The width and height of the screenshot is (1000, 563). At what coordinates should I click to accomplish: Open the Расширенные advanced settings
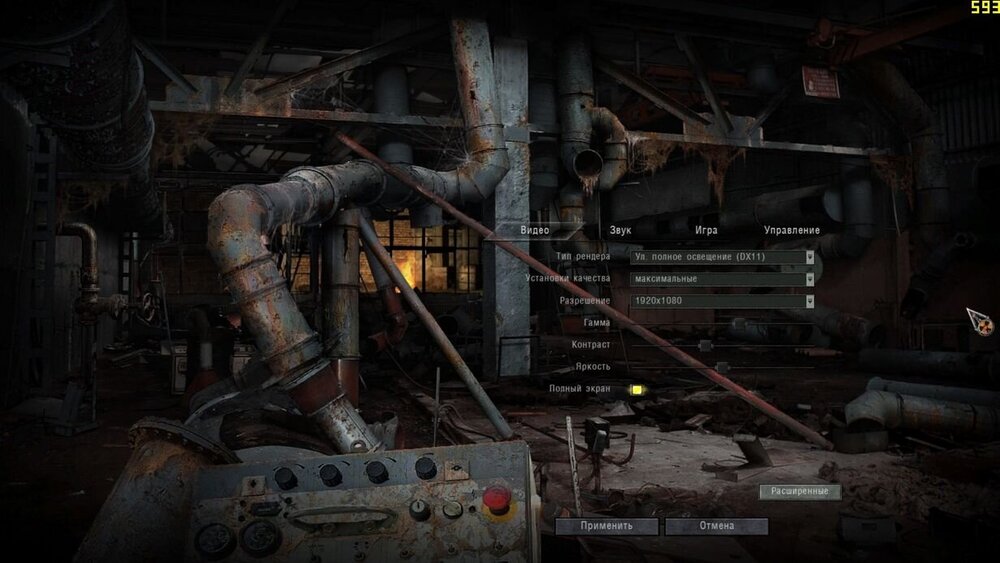pos(800,491)
